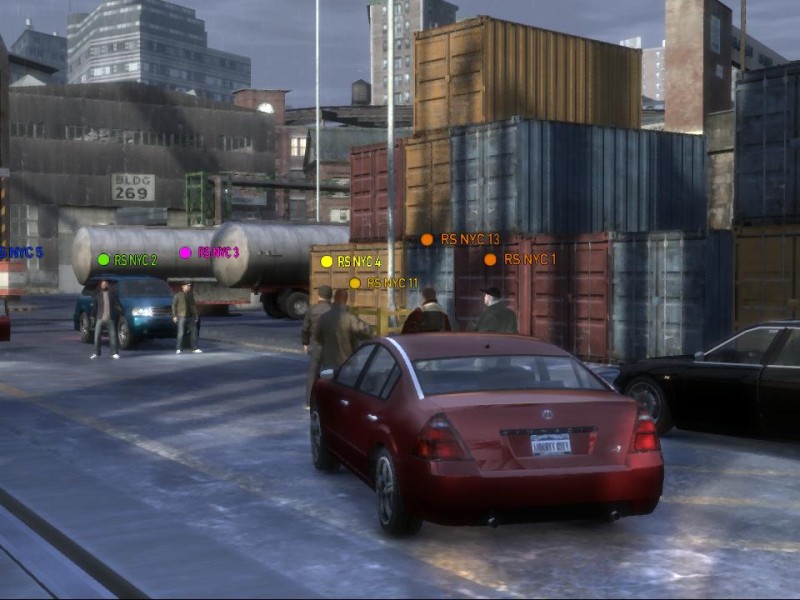
Task: Choose the yellow RS NYC 4 name tag
Action: pos(350,262)
